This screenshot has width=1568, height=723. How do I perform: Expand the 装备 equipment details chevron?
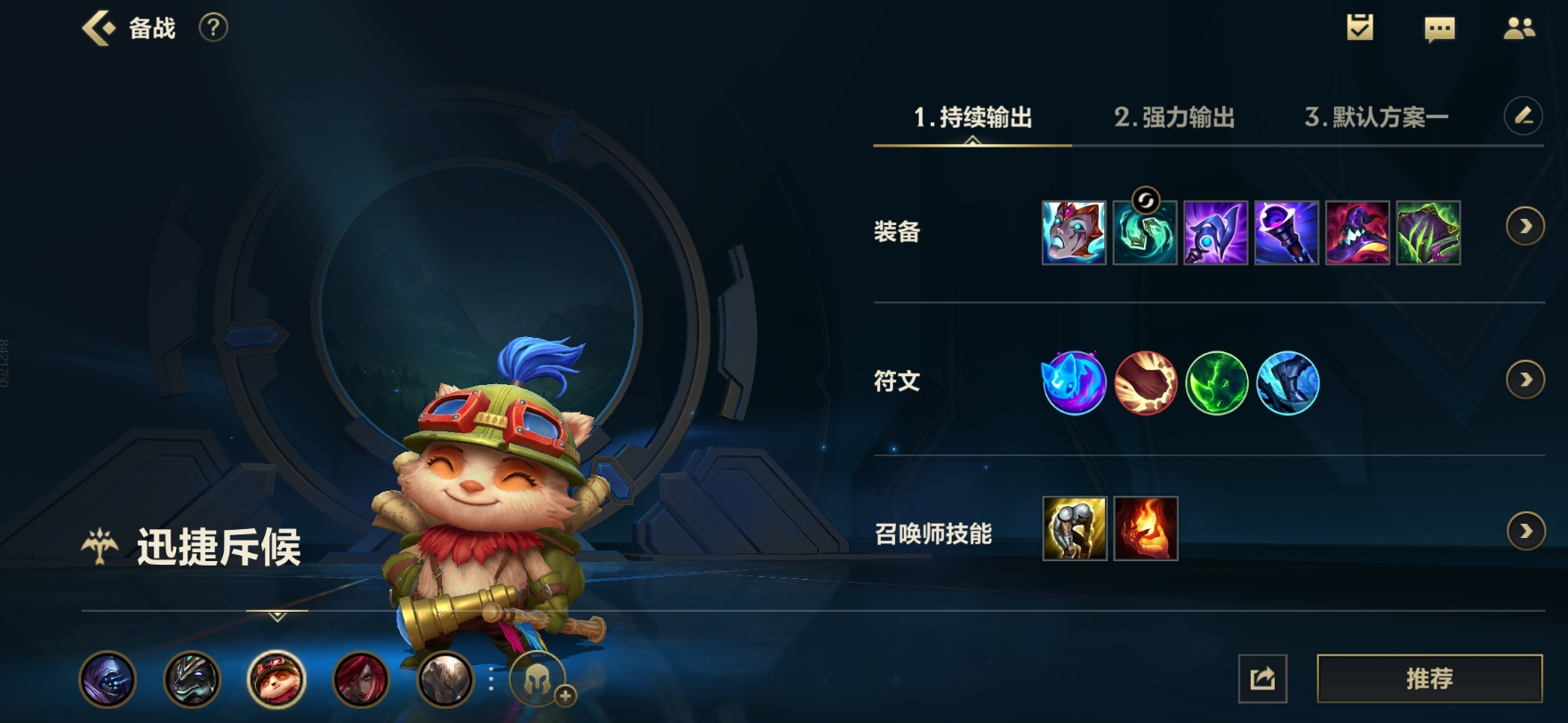tap(1524, 227)
